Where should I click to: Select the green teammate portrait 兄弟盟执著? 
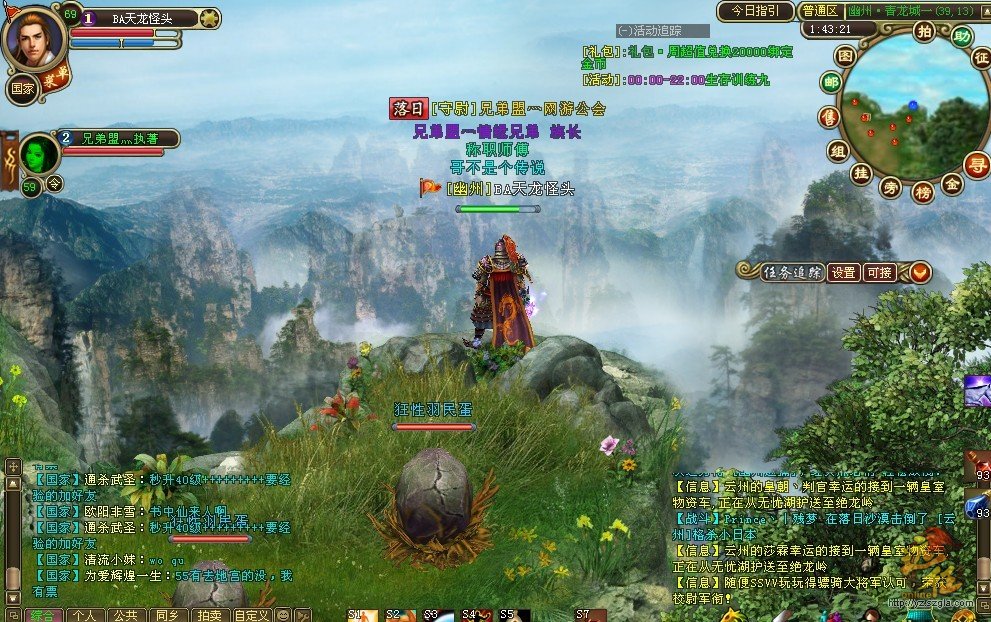39,154
